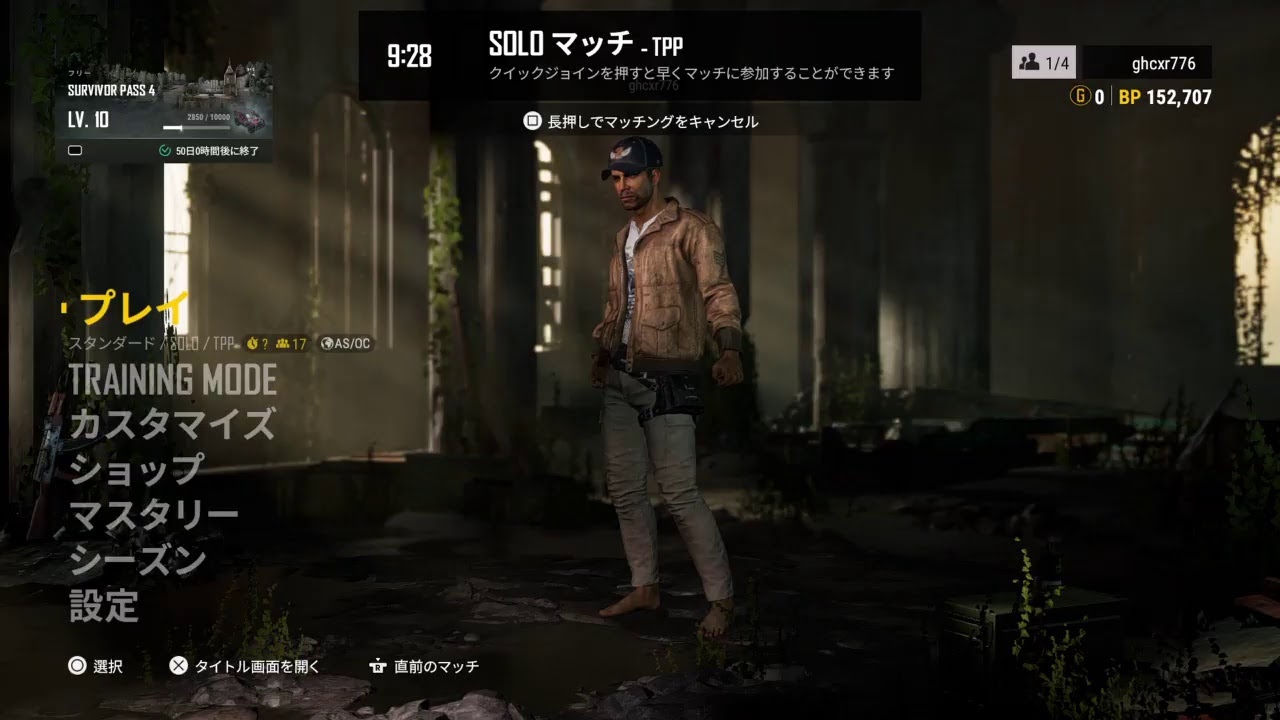Open the ショップ menu entry
Viewport: 1280px width, 720px height.
[135, 466]
